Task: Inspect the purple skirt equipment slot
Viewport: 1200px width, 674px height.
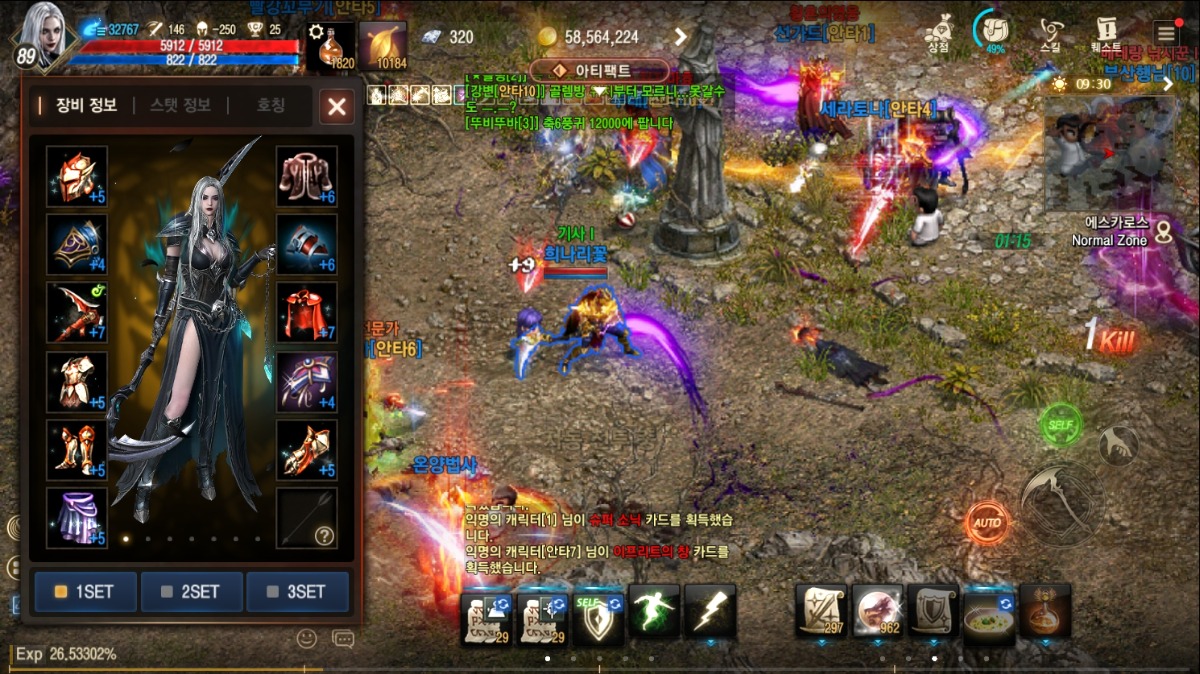Action: (x=77, y=518)
